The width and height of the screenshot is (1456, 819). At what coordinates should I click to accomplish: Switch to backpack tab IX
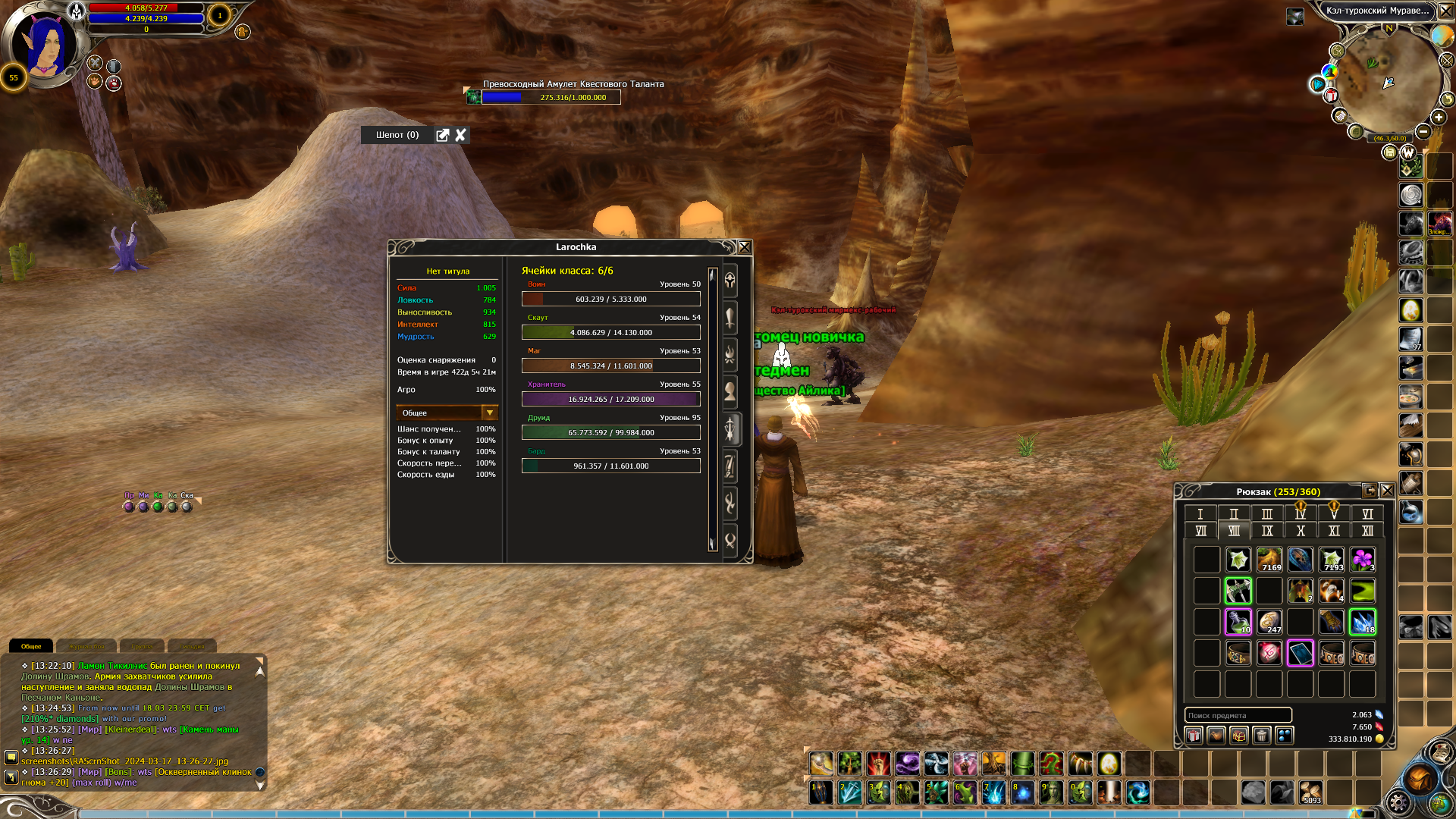coord(1267,531)
